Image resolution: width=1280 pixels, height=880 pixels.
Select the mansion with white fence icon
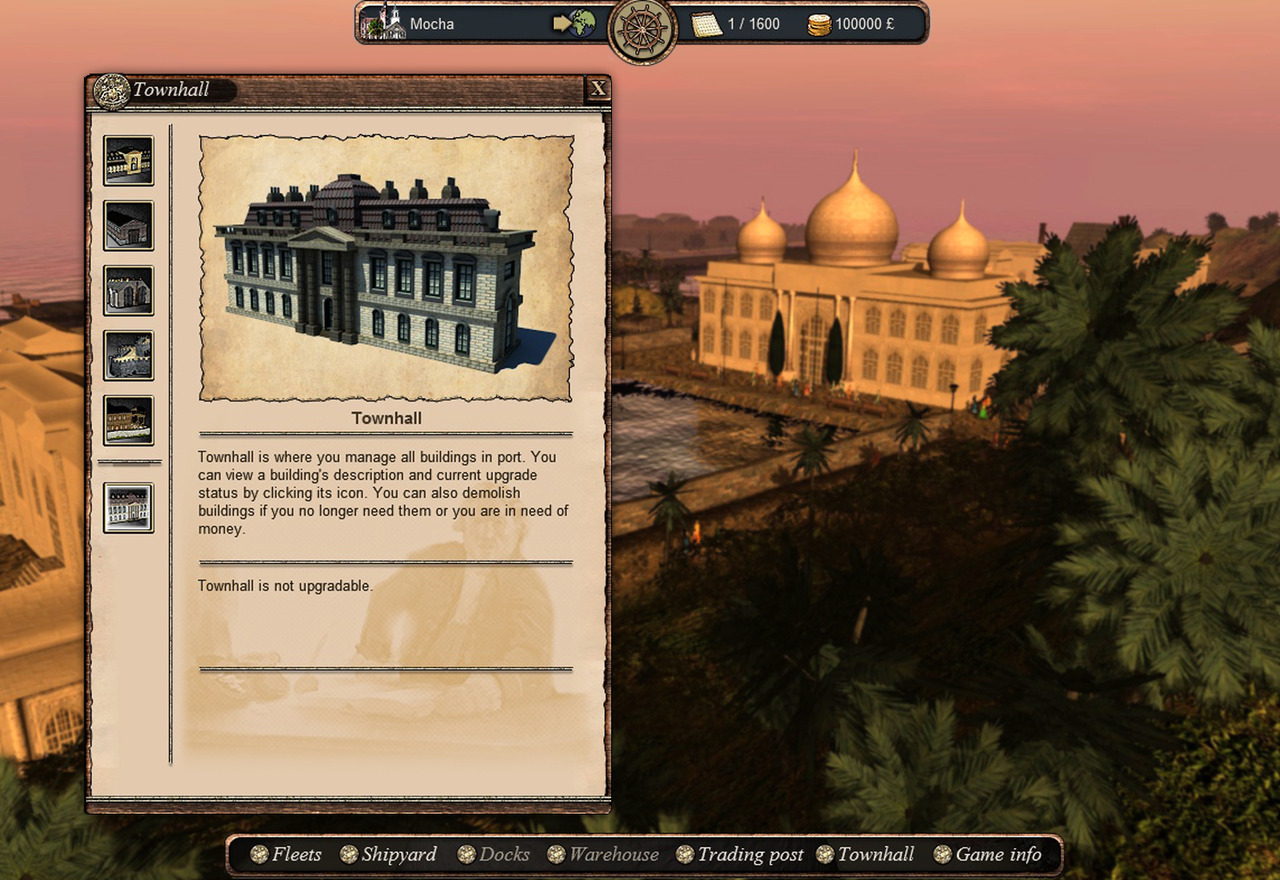tap(129, 421)
